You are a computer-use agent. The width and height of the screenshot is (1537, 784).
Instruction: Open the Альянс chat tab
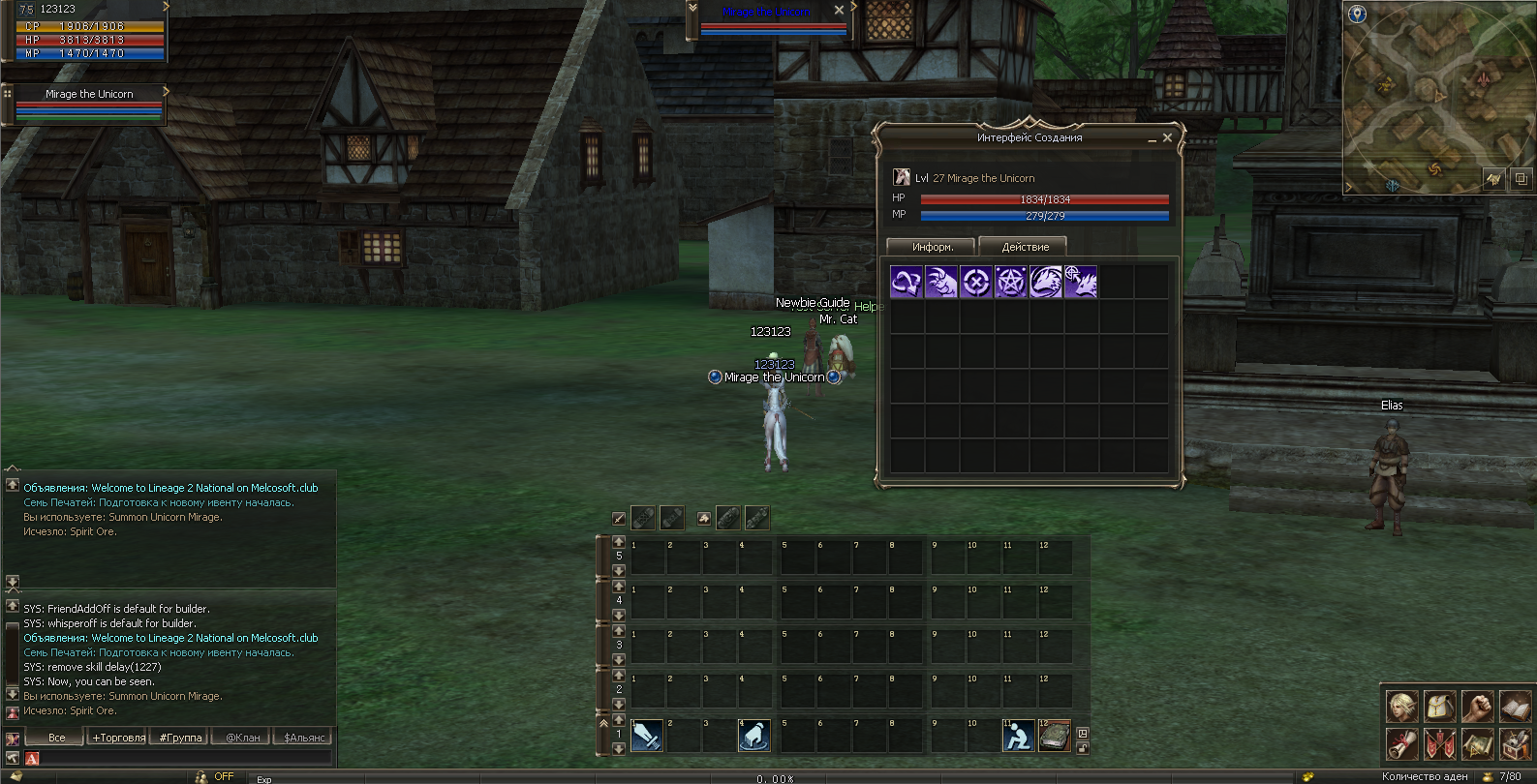(304, 738)
